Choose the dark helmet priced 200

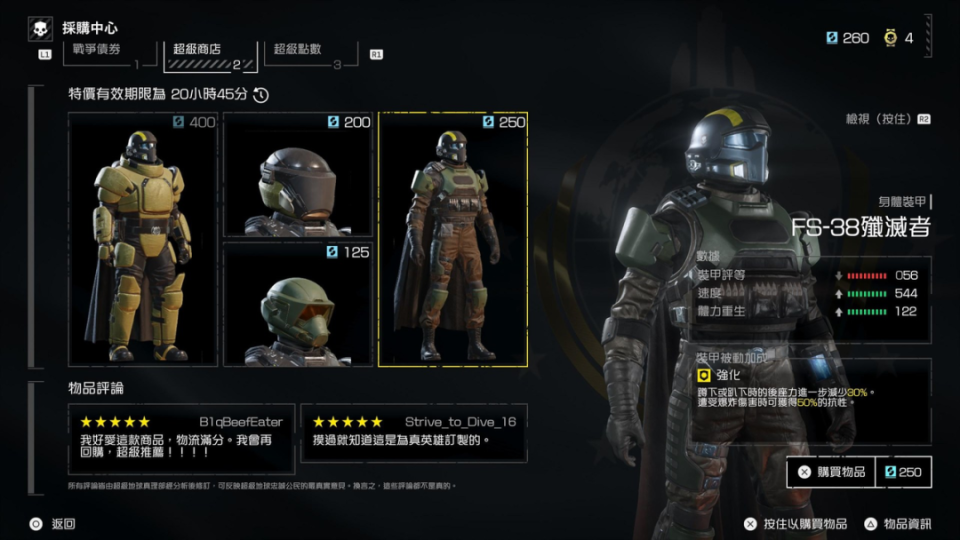297,175
